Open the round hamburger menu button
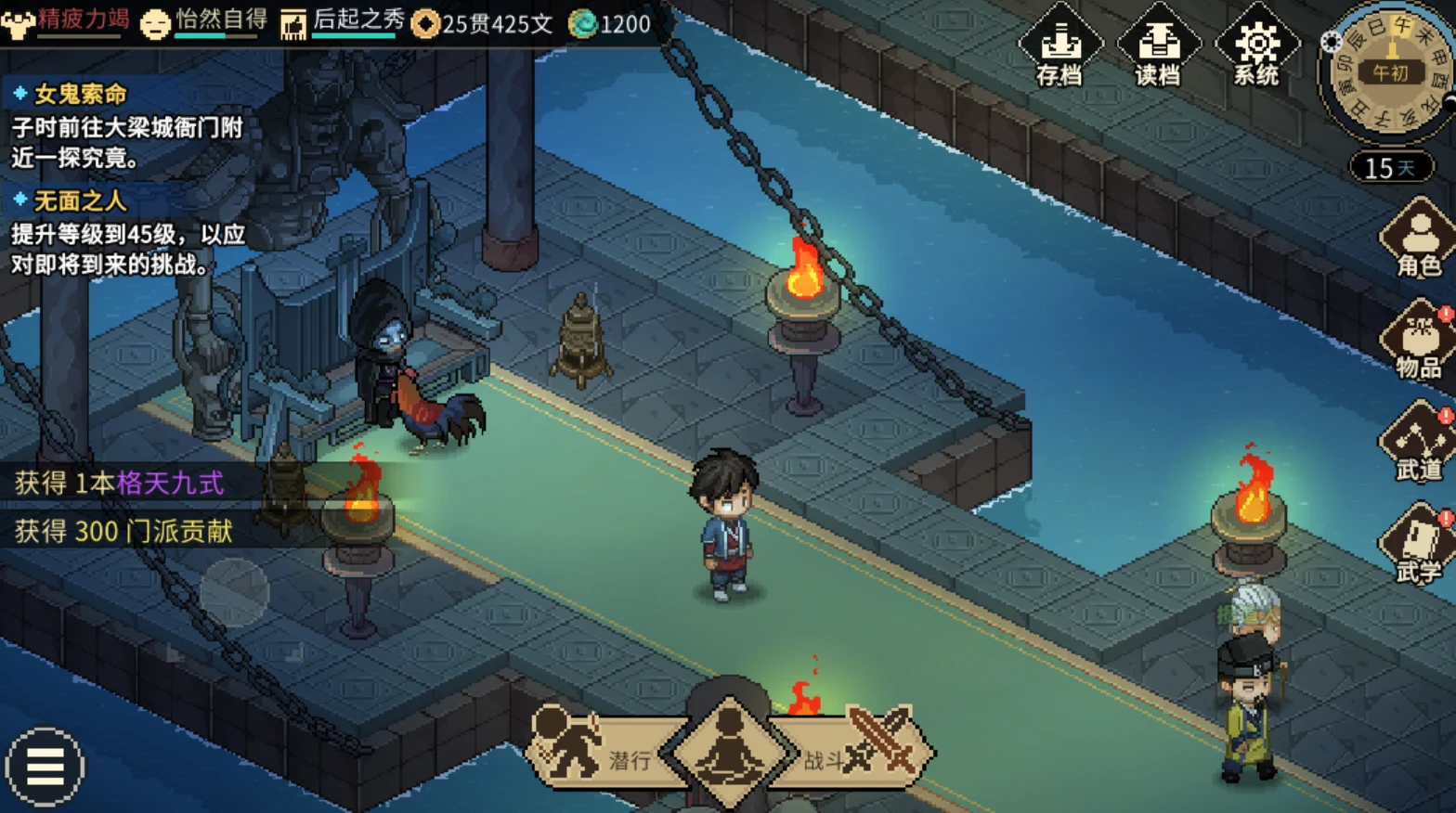The height and width of the screenshot is (813, 1456). (45, 768)
